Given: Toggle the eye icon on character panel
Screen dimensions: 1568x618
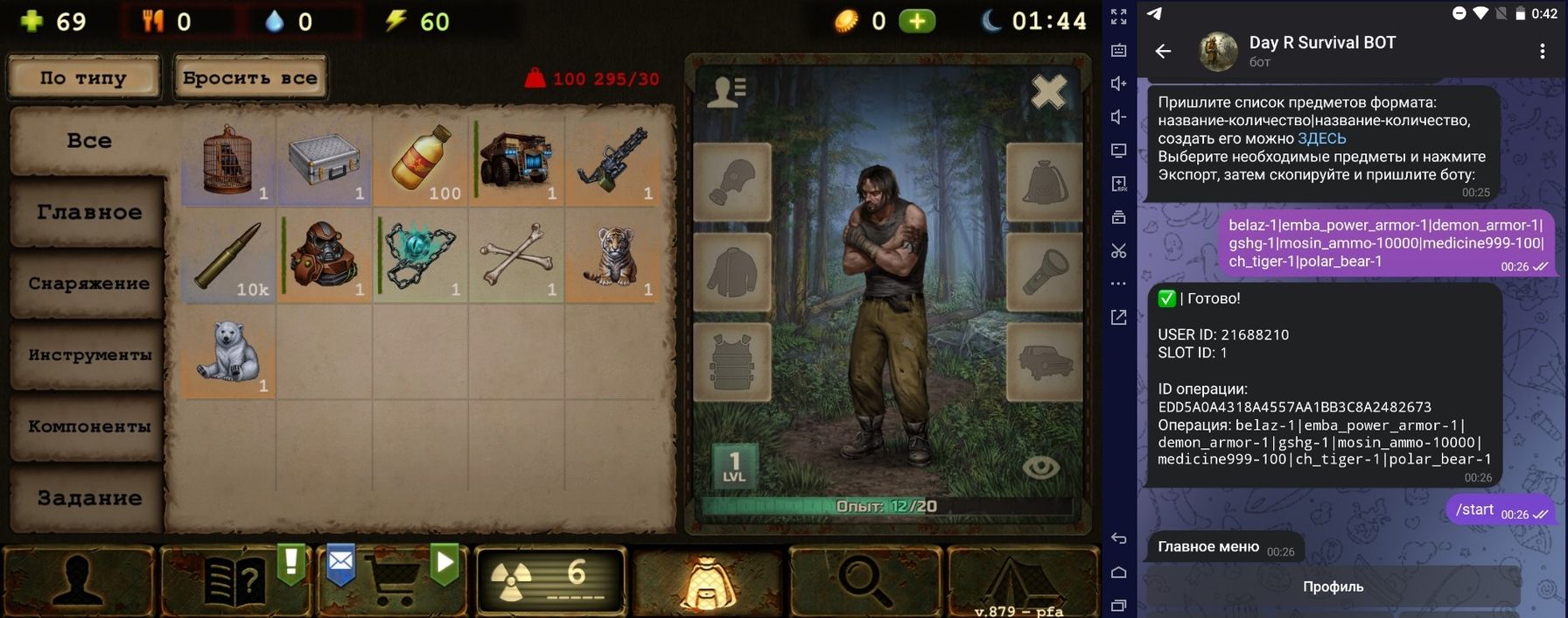Looking at the screenshot, I should (x=1040, y=467).
